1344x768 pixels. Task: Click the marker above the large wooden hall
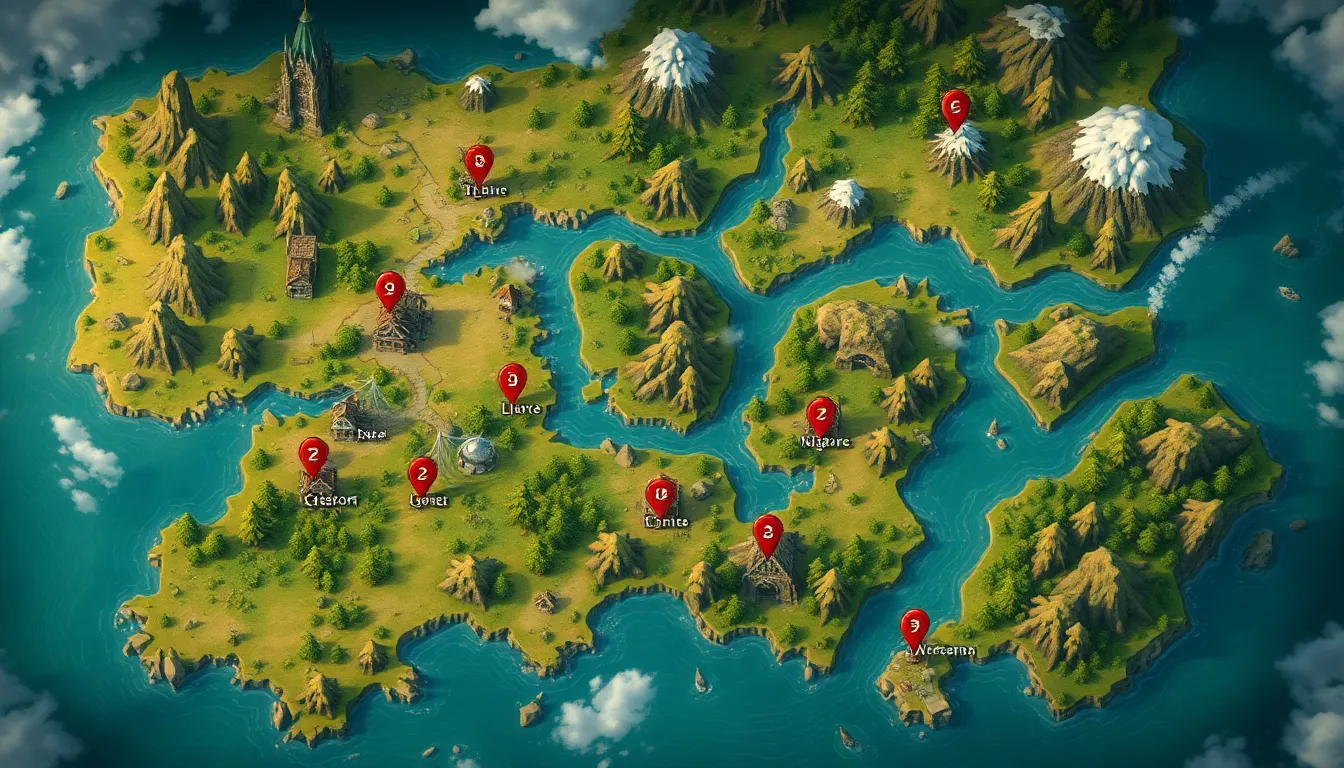(x=390, y=289)
